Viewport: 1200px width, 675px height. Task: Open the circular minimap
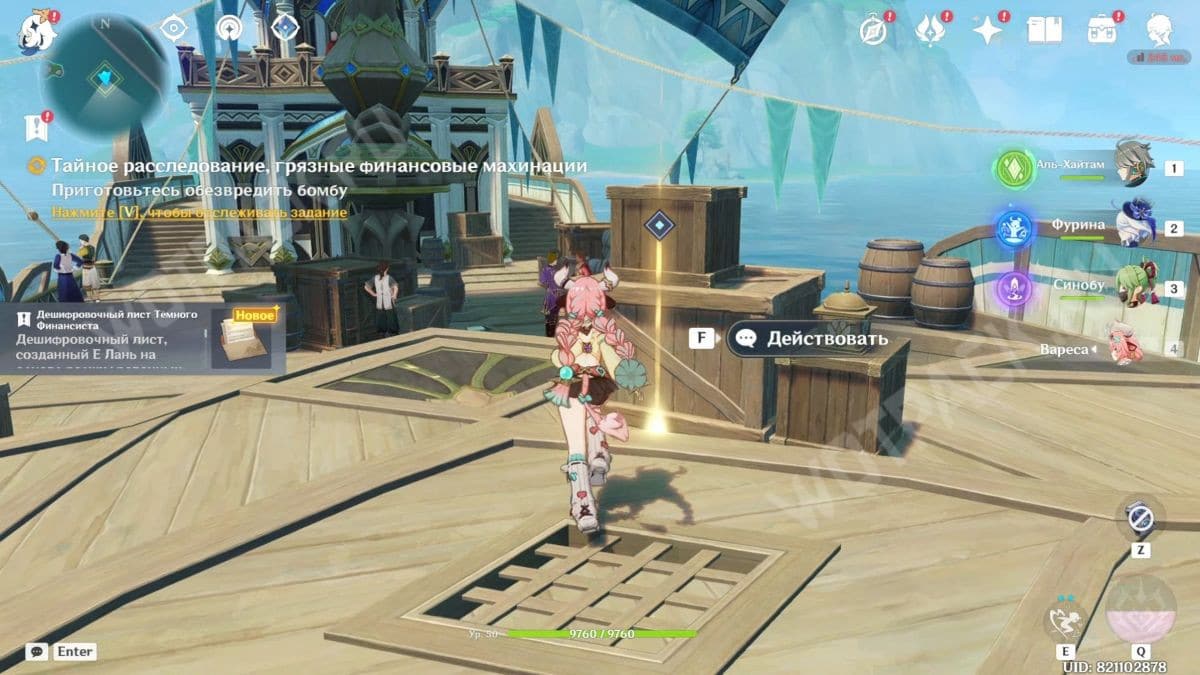click(104, 77)
